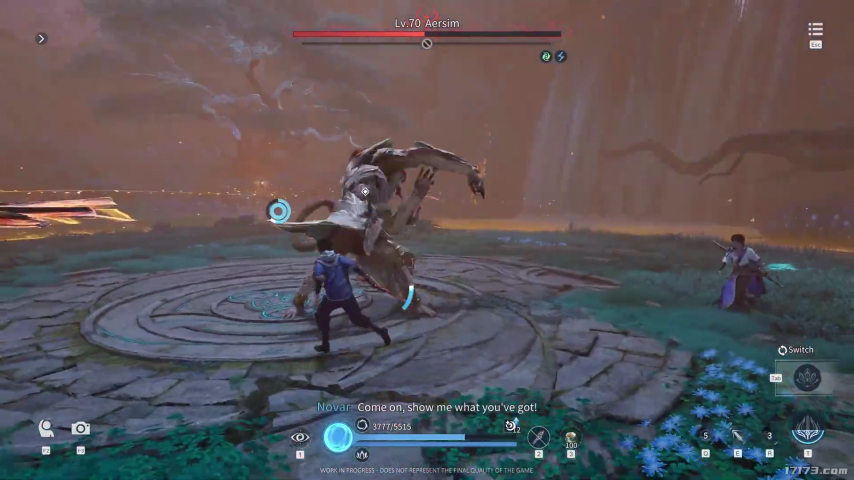Activate the lotus ultimate skill icon
The height and width of the screenshot is (480, 854).
coord(807,430)
